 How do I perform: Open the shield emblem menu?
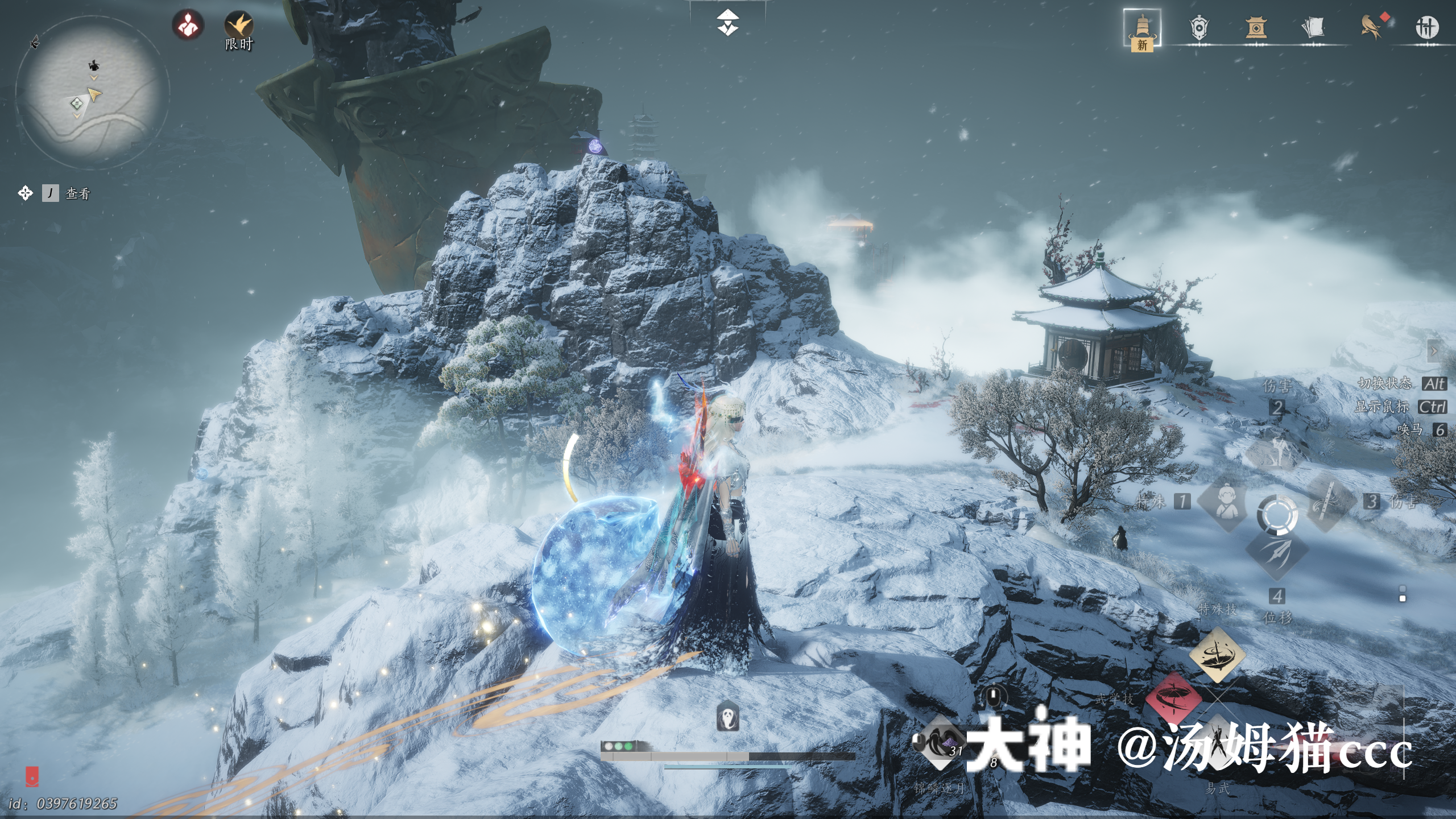pyautogui.click(x=1199, y=27)
